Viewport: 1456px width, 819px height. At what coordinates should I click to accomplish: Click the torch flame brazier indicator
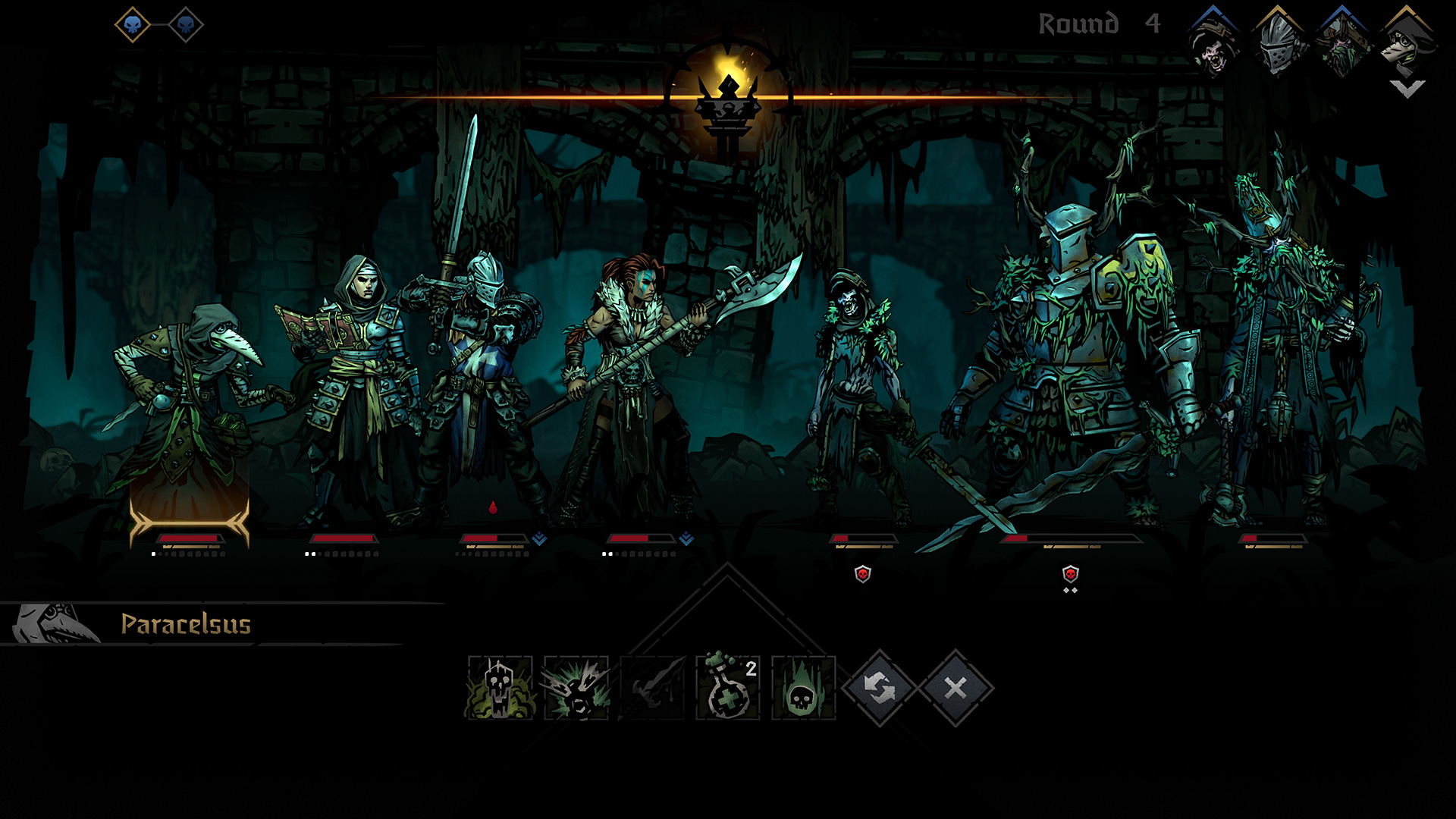[x=728, y=99]
